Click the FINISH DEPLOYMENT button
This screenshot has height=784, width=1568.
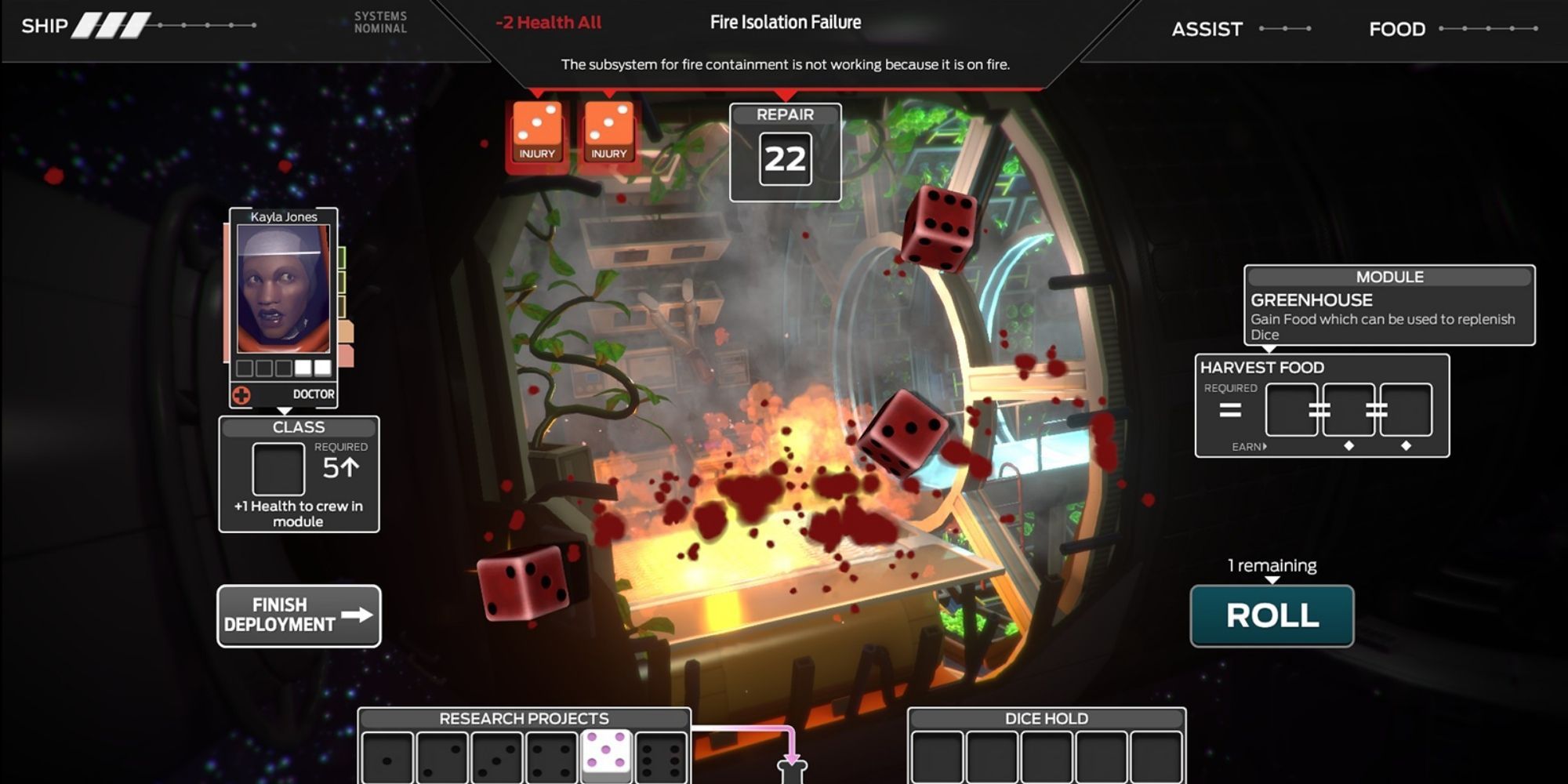pos(298,616)
